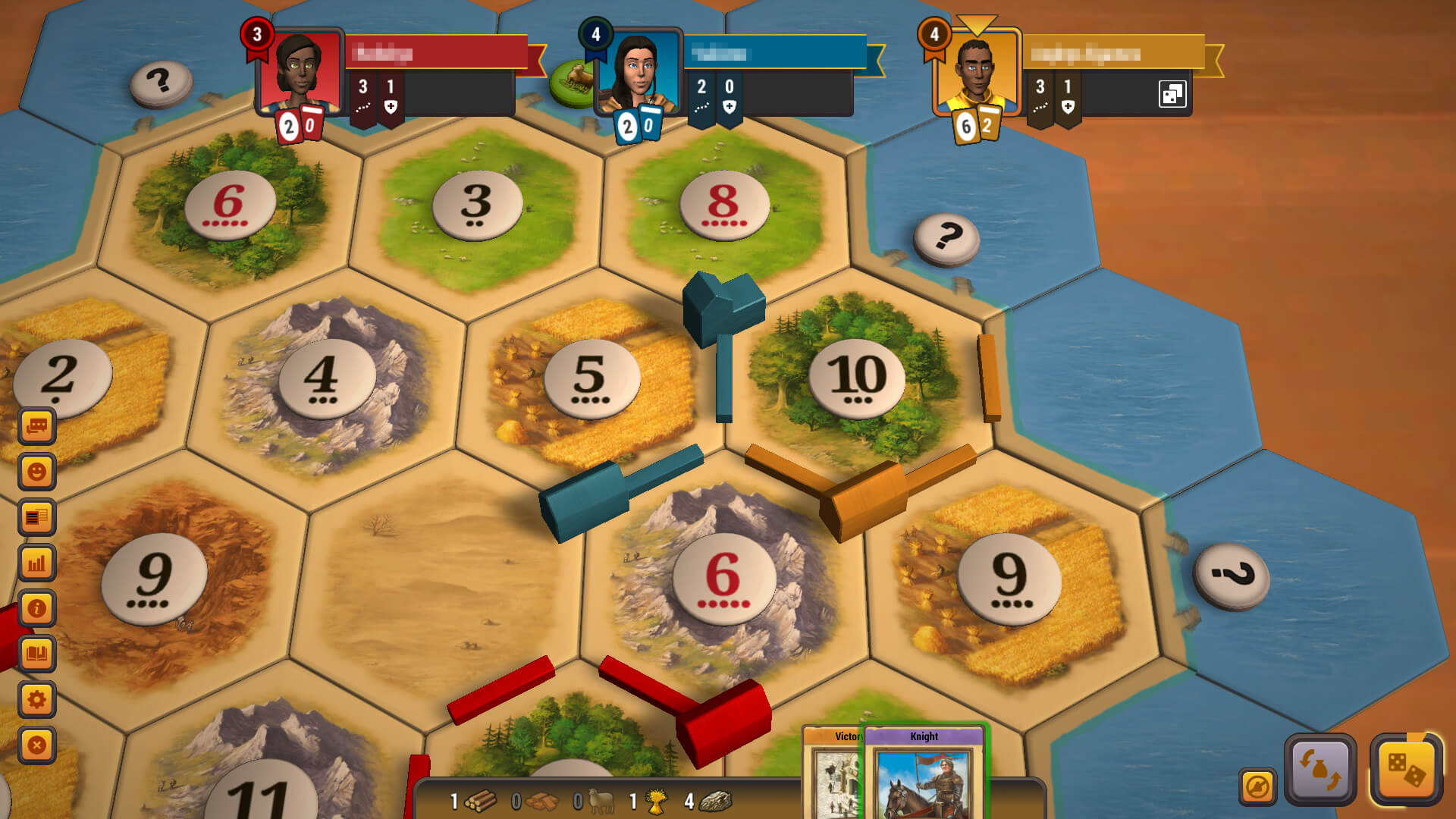Viewport: 1456px width, 819px height.
Task: Open the trade resources button
Action: (x=1319, y=769)
